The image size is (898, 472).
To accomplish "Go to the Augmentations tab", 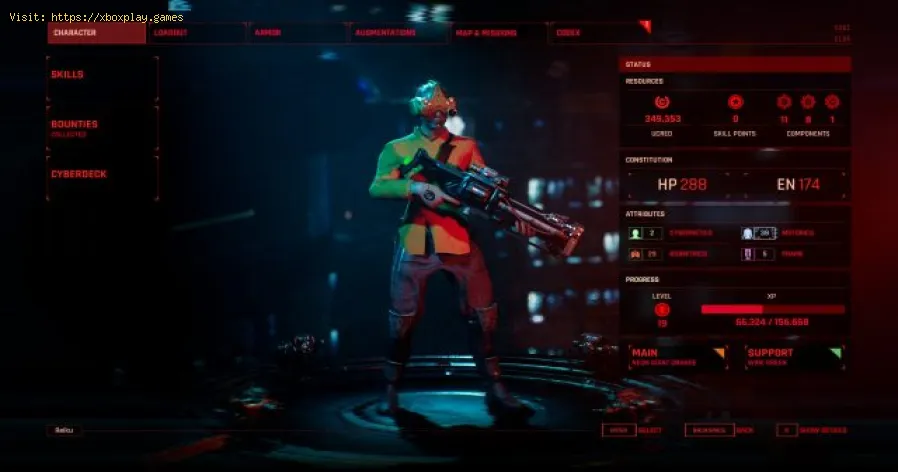I will point(398,33).
